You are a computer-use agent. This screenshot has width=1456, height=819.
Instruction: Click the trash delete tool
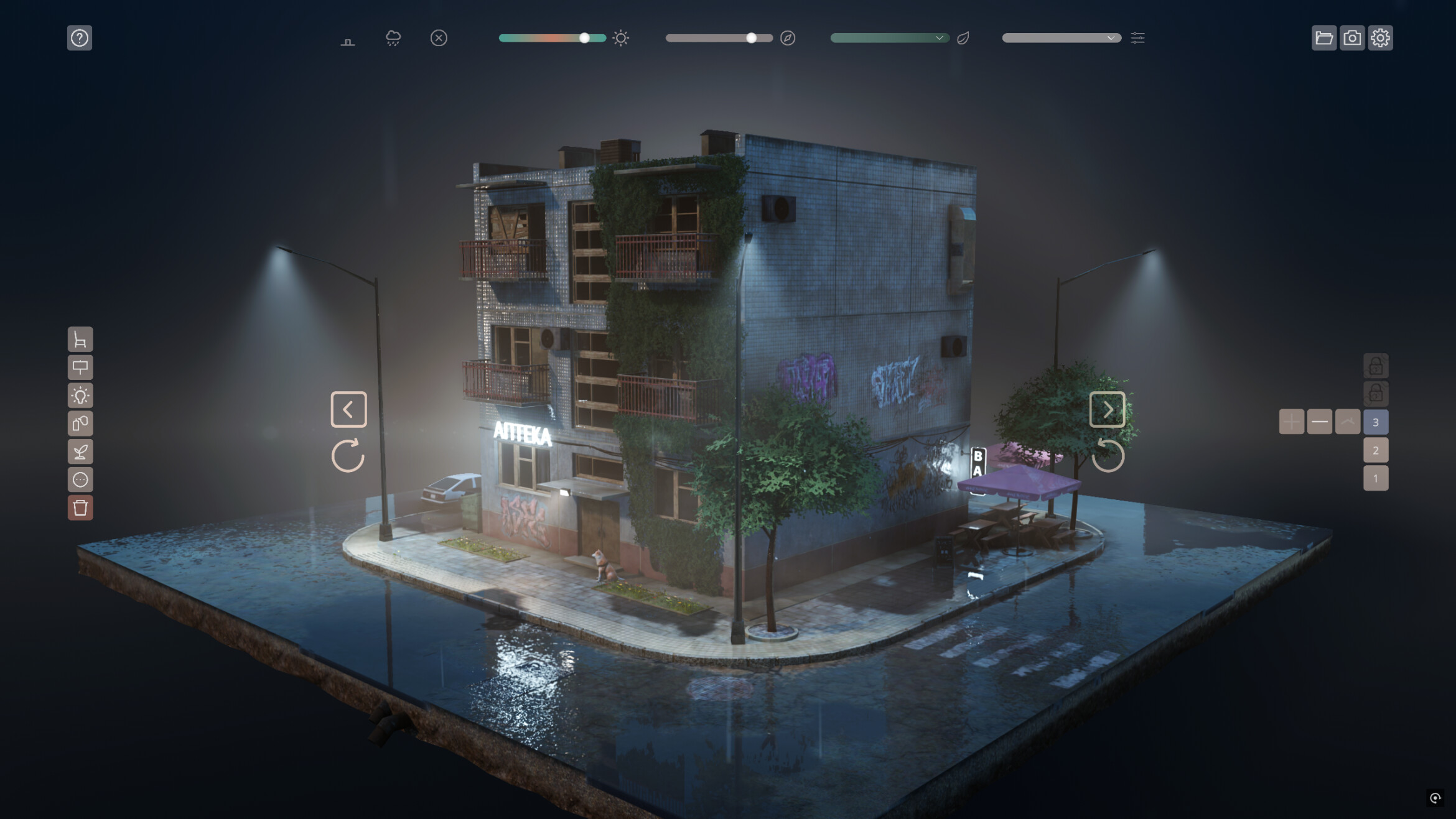(80, 509)
